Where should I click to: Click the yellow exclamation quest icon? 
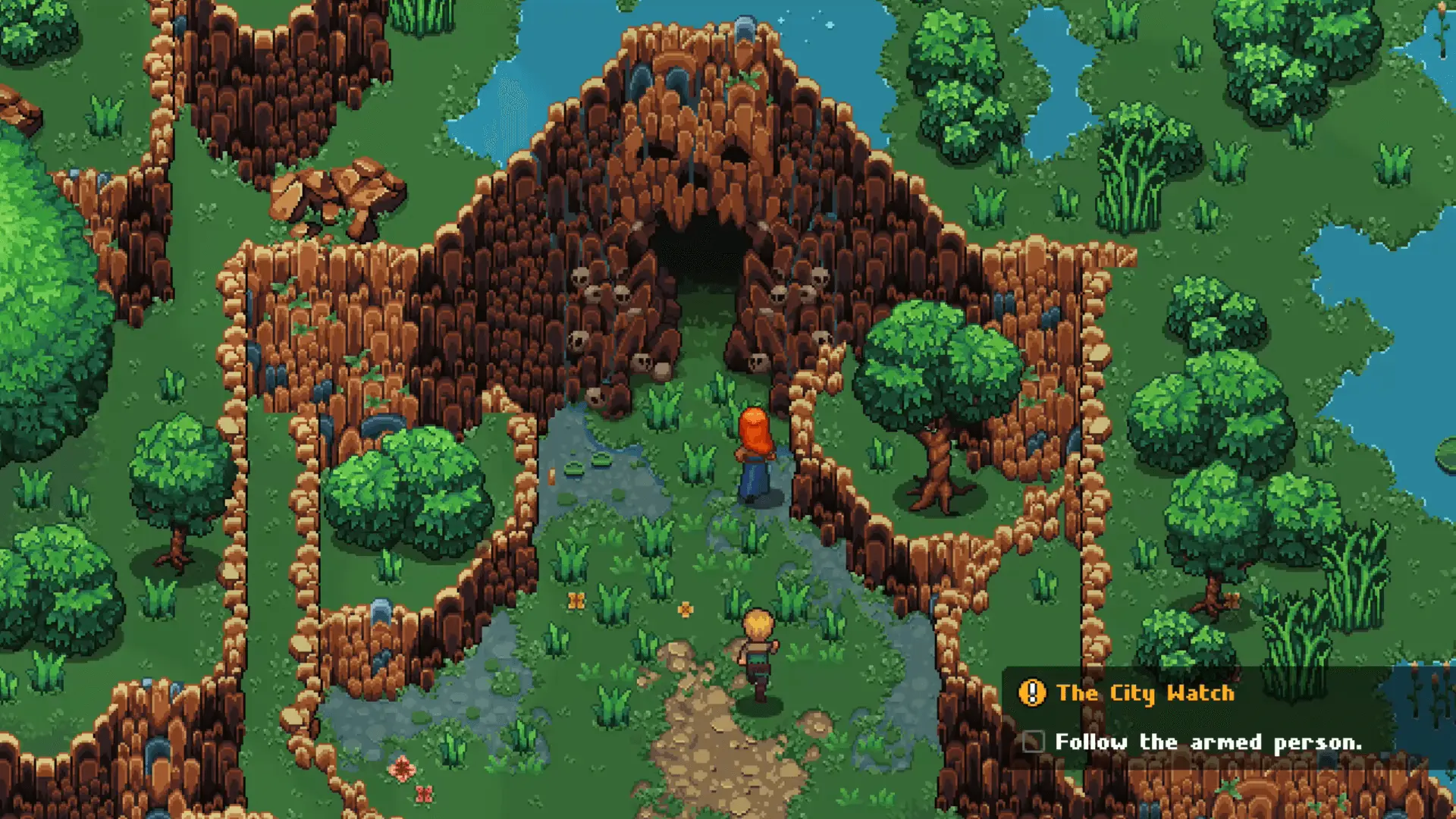coord(1032,692)
